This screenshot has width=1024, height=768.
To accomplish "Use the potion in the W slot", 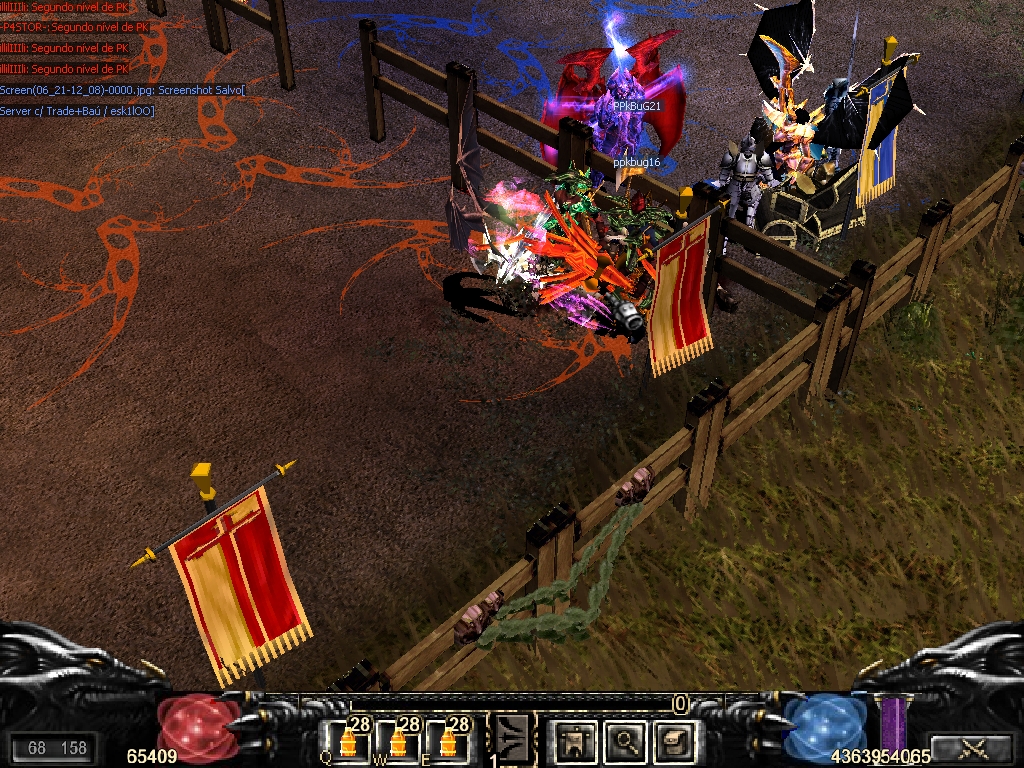I will 398,740.
